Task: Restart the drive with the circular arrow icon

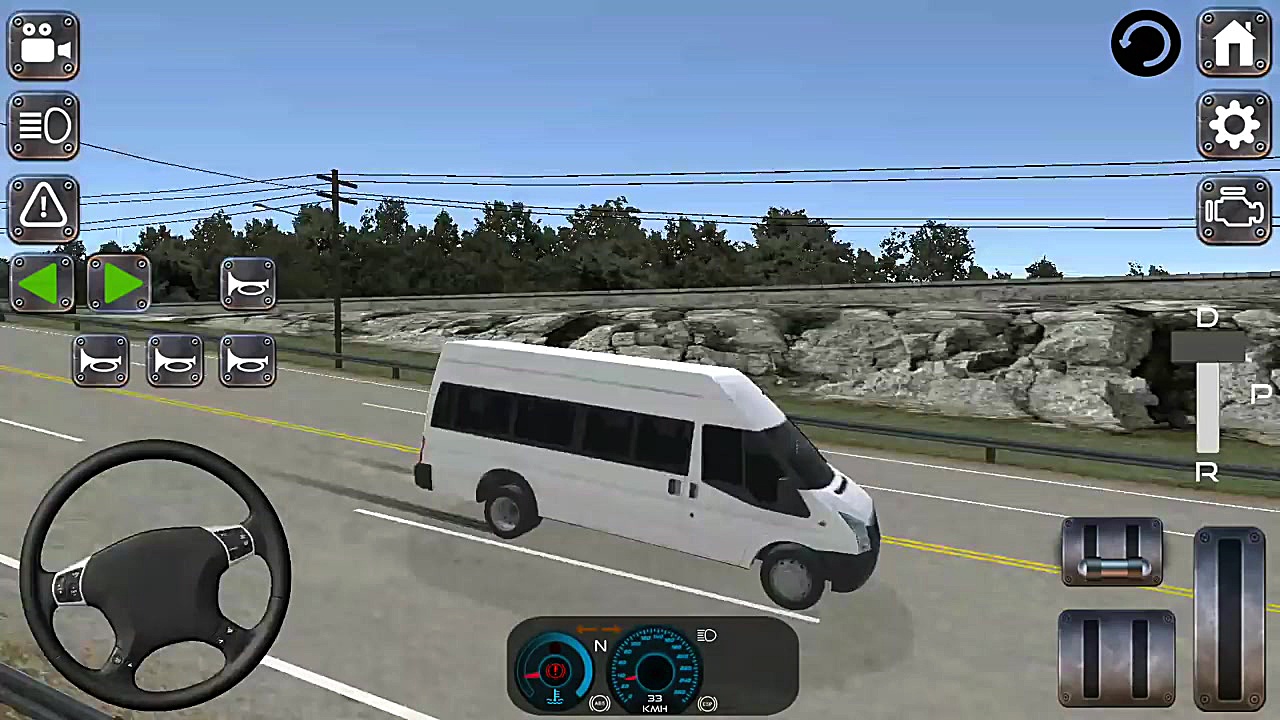Action: click(x=1146, y=43)
